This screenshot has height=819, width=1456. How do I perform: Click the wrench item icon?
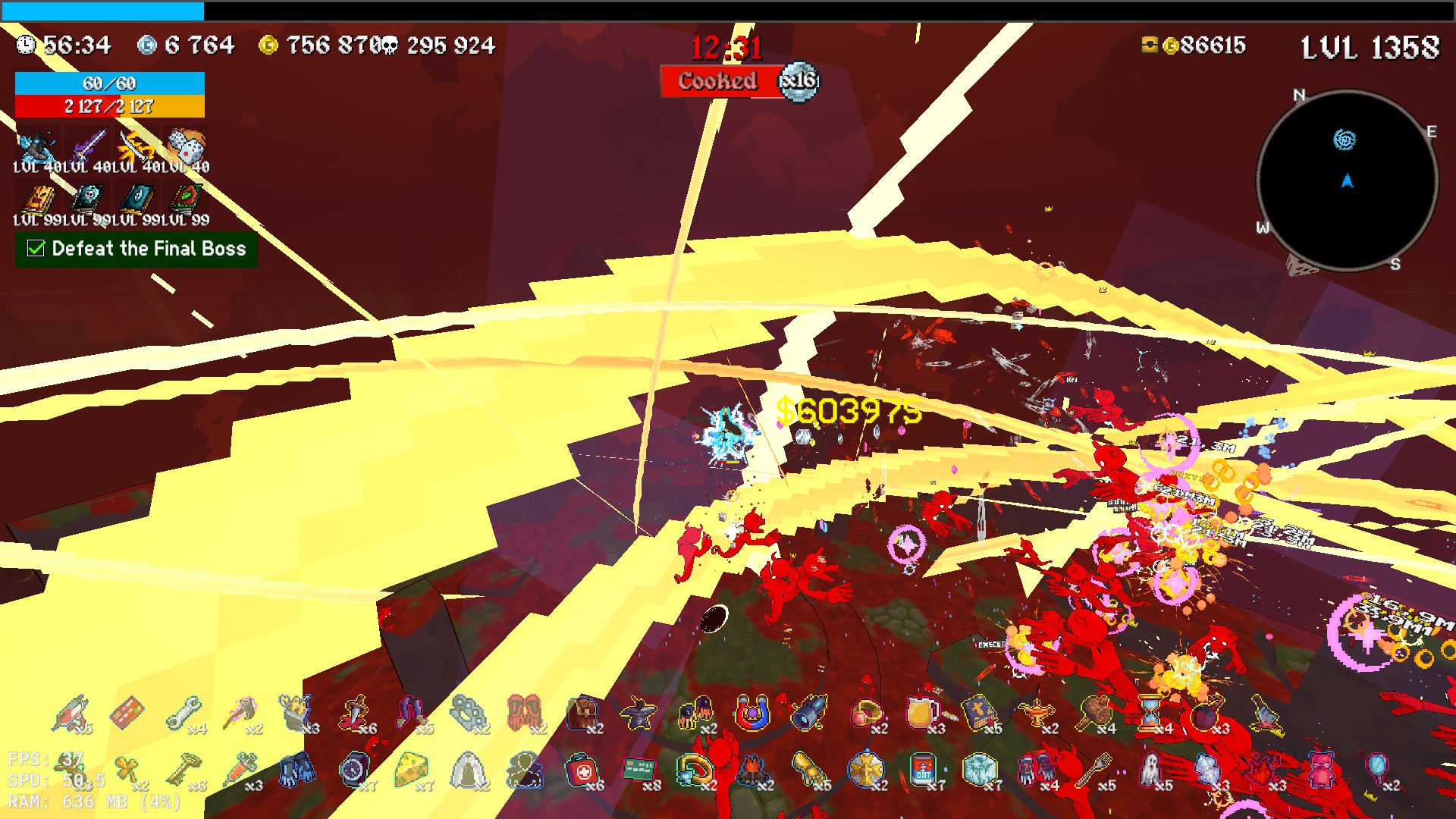tap(184, 713)
